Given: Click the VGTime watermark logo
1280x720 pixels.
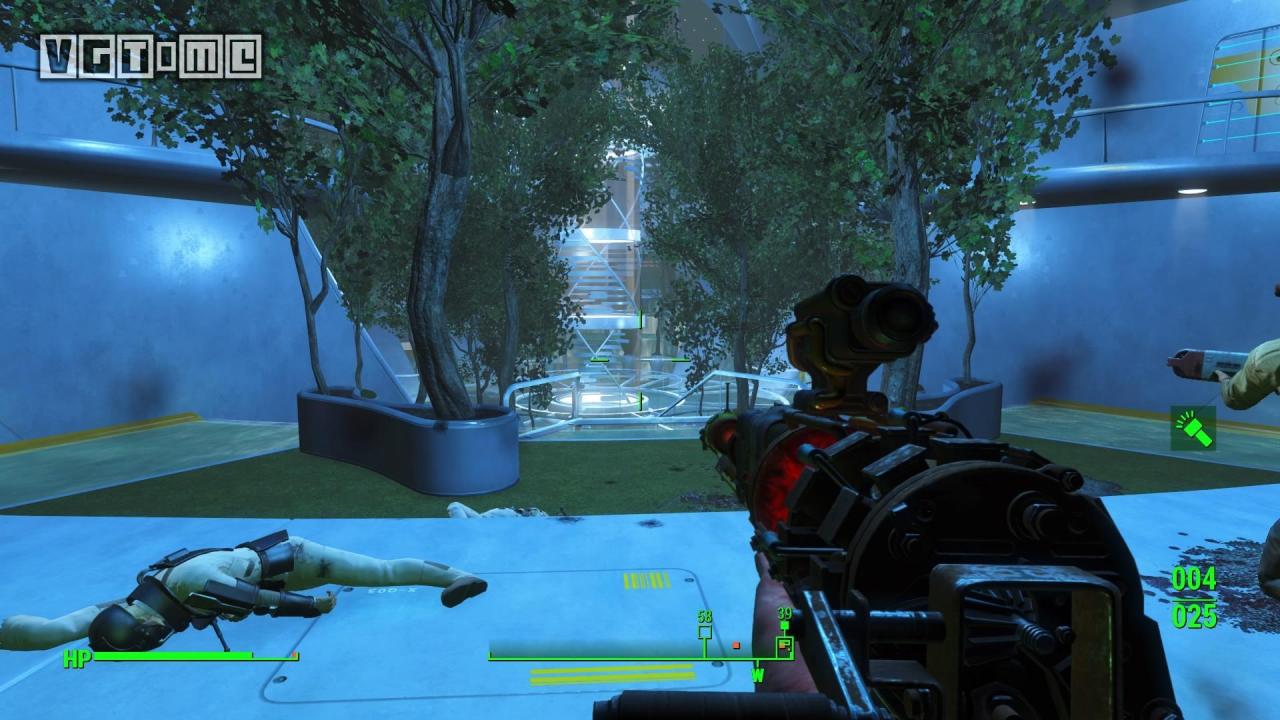Looking at the screenshot, I should point(150,56).
